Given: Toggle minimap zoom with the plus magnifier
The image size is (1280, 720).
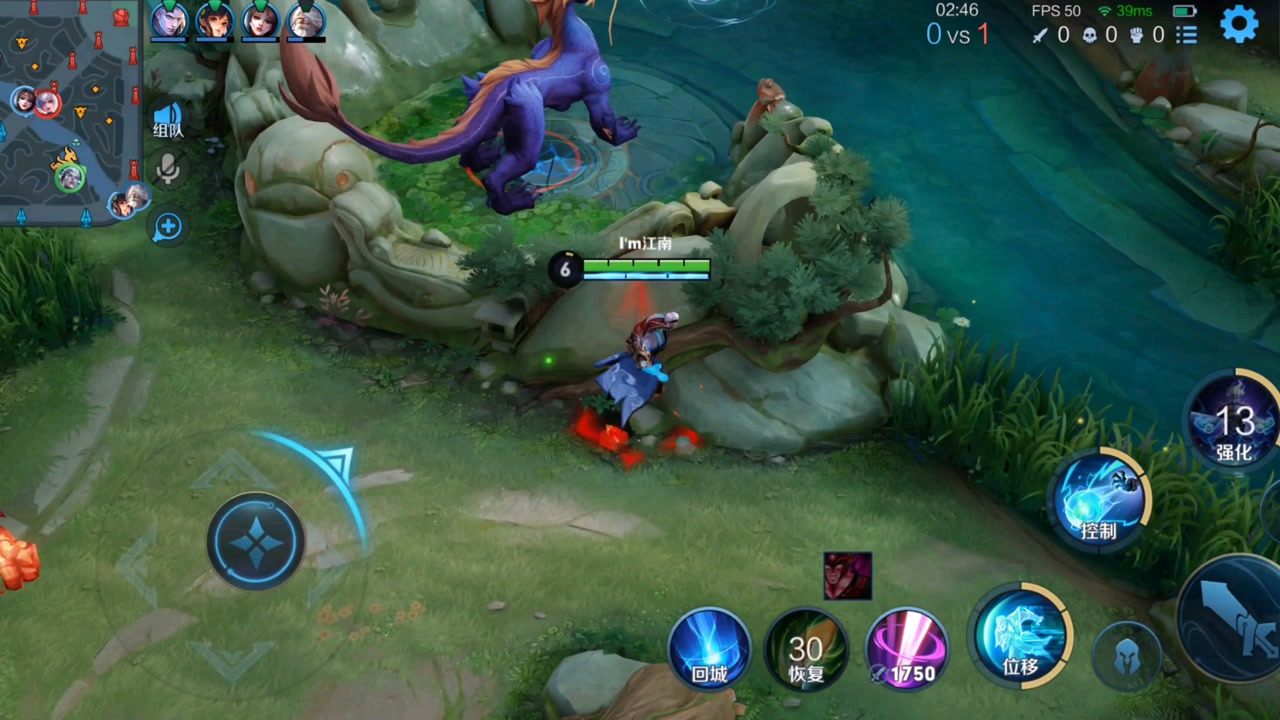Looking at the screenshot, I should coord(168,227).
